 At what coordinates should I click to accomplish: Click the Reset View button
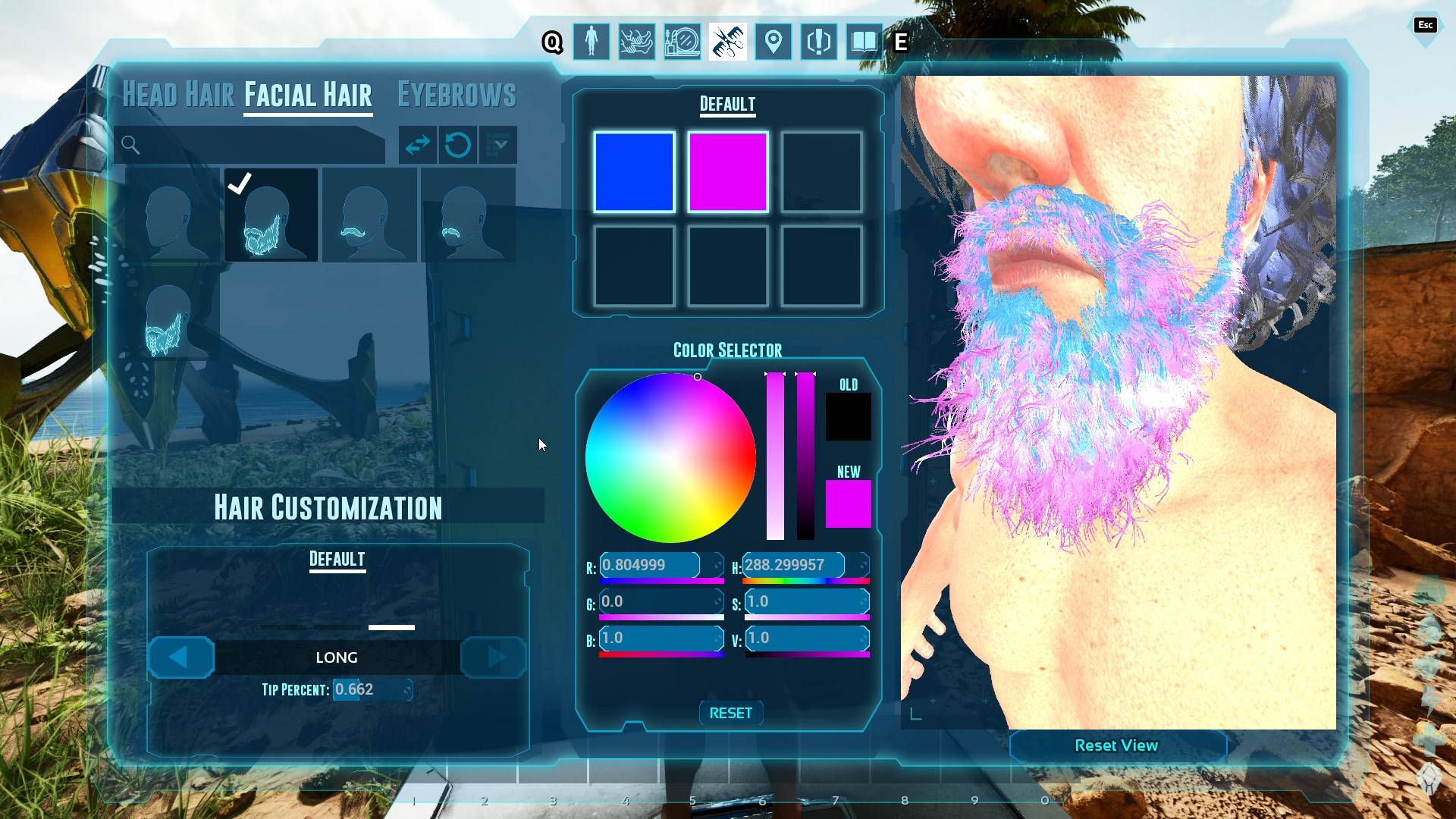pos(1116,745)
